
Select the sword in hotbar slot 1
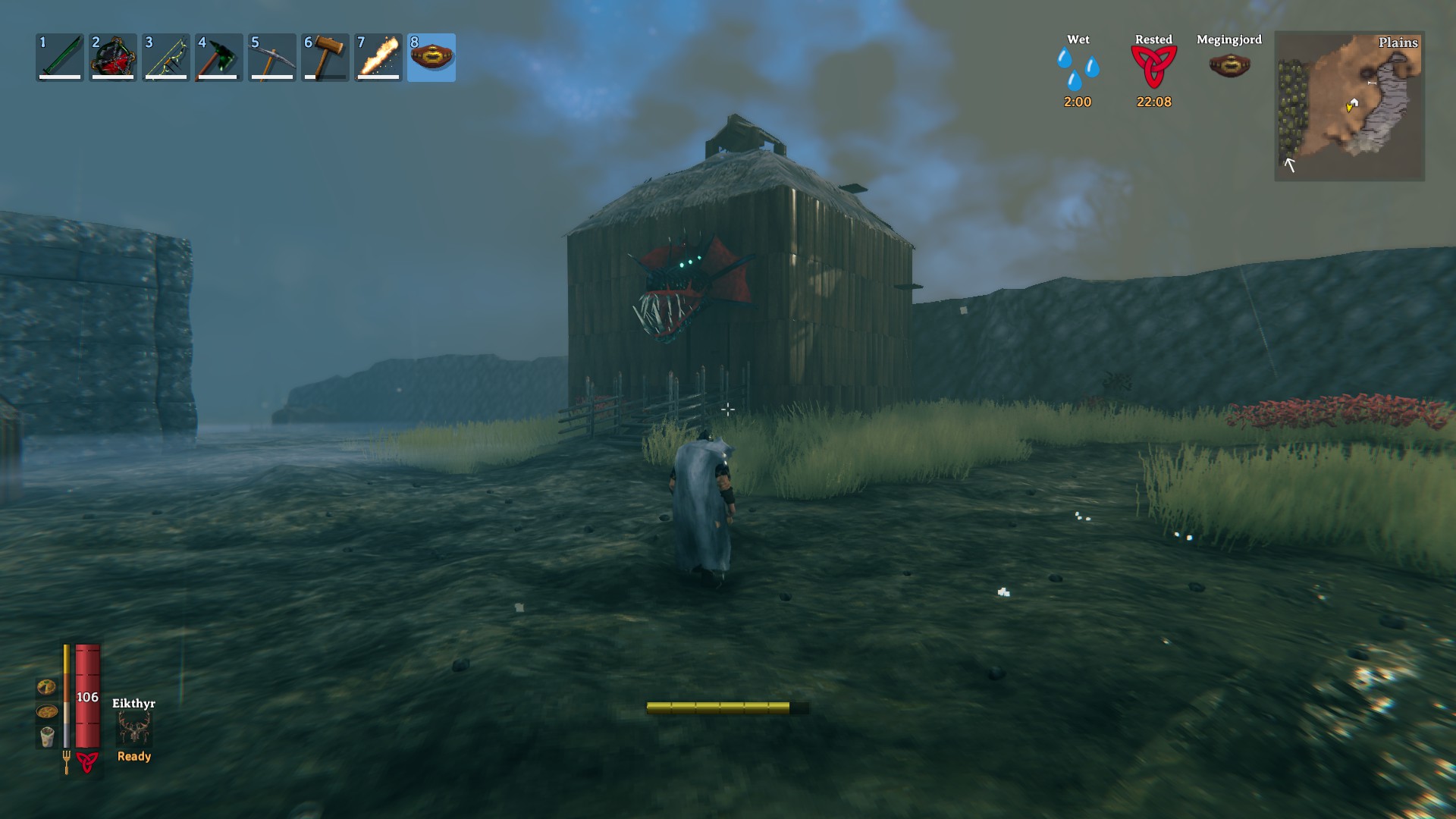59,57
